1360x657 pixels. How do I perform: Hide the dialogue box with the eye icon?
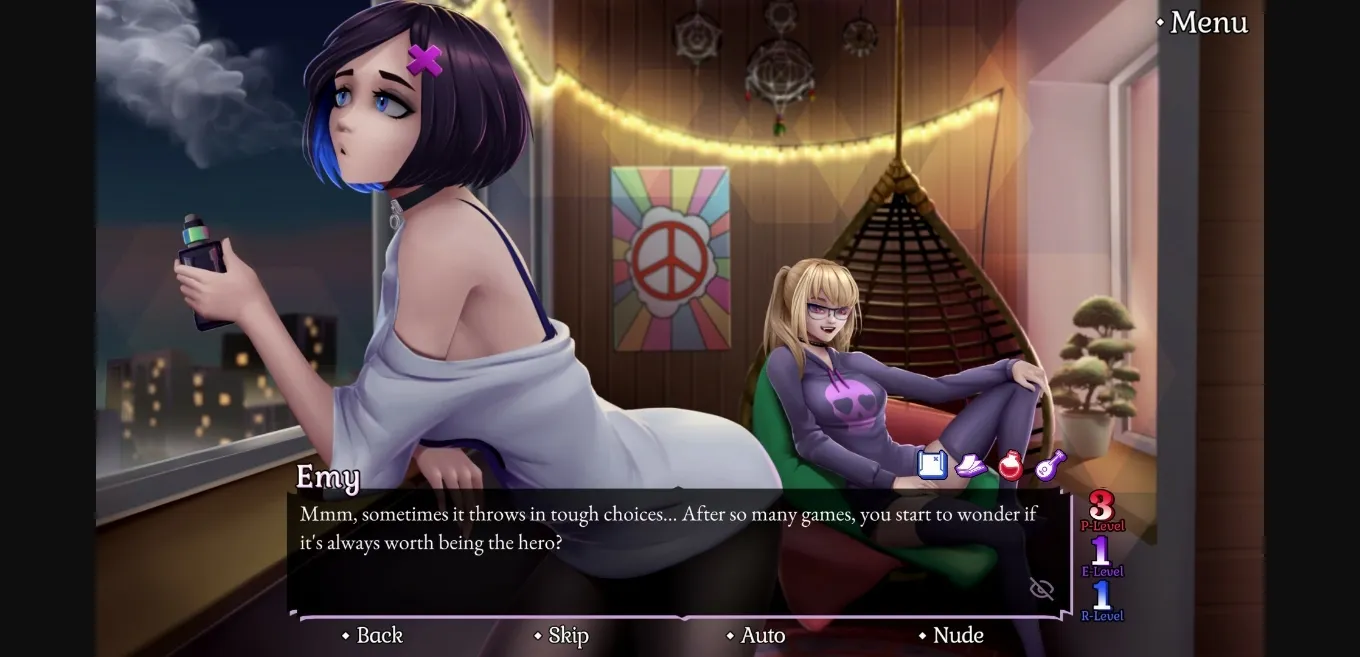click(x=1042, y=589)
